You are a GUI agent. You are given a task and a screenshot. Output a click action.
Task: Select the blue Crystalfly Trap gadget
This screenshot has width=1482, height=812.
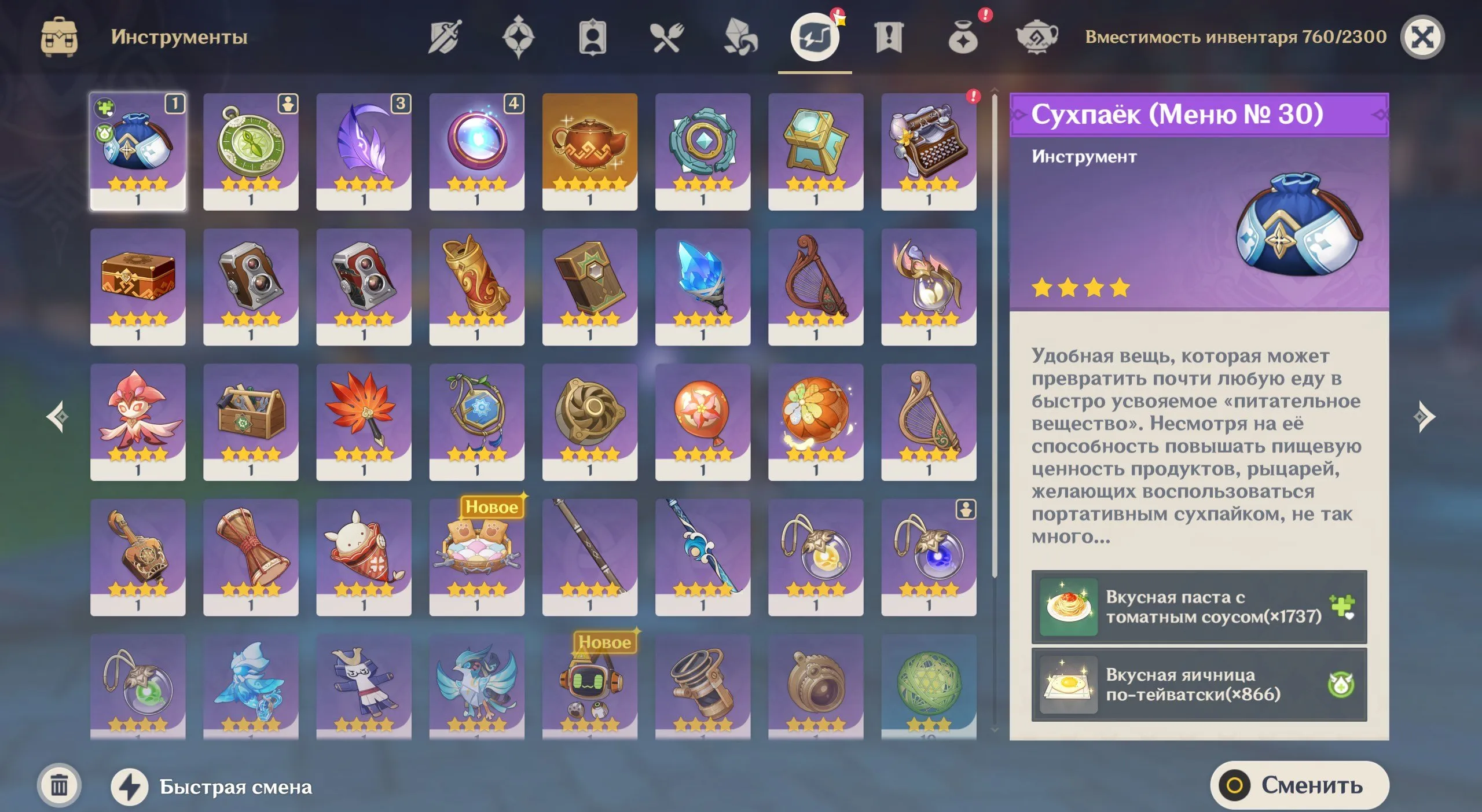tap(703, 289)
